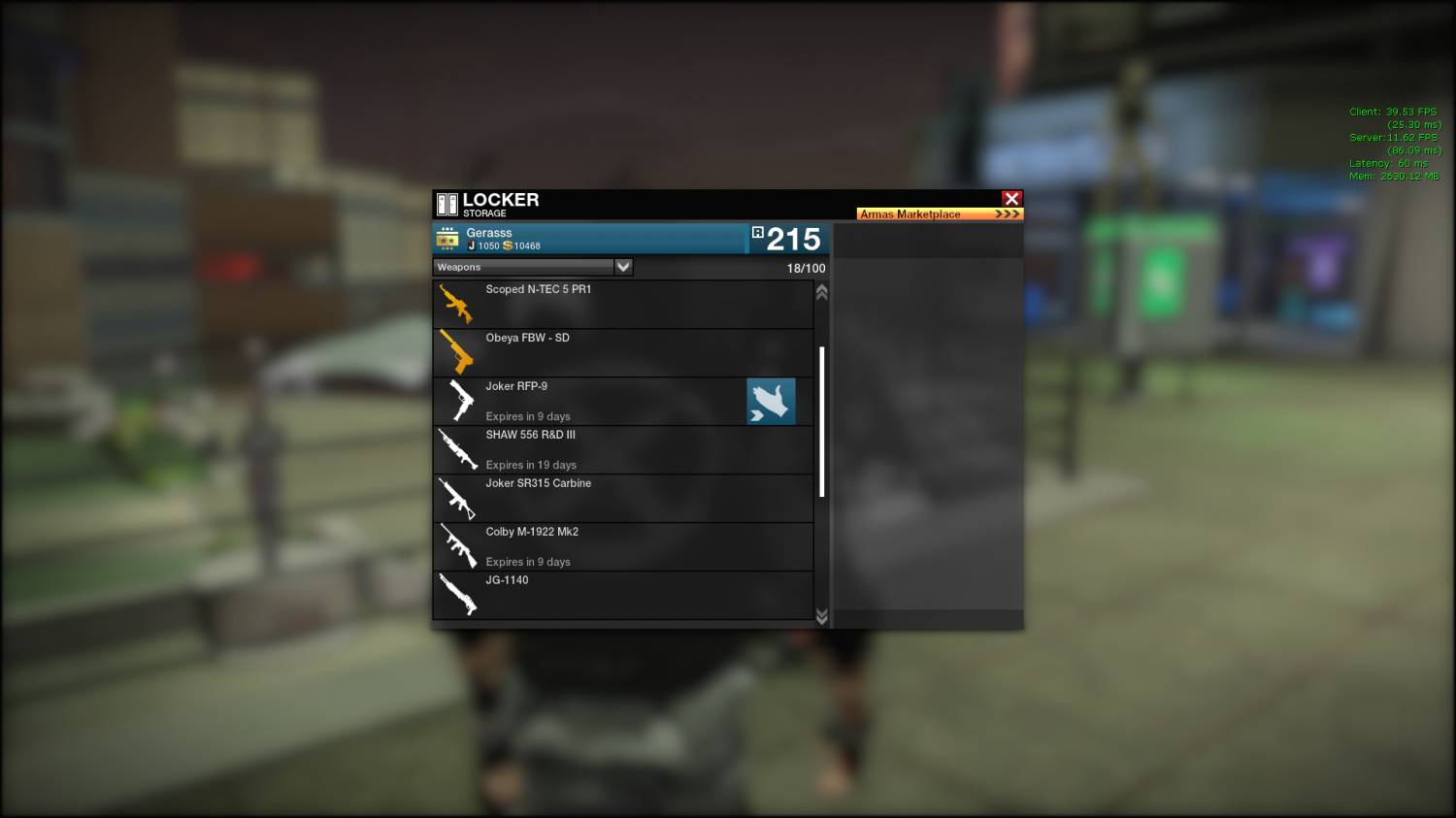
Task: Open the Weapons category dropdown
Action: [x=623, y=267]
